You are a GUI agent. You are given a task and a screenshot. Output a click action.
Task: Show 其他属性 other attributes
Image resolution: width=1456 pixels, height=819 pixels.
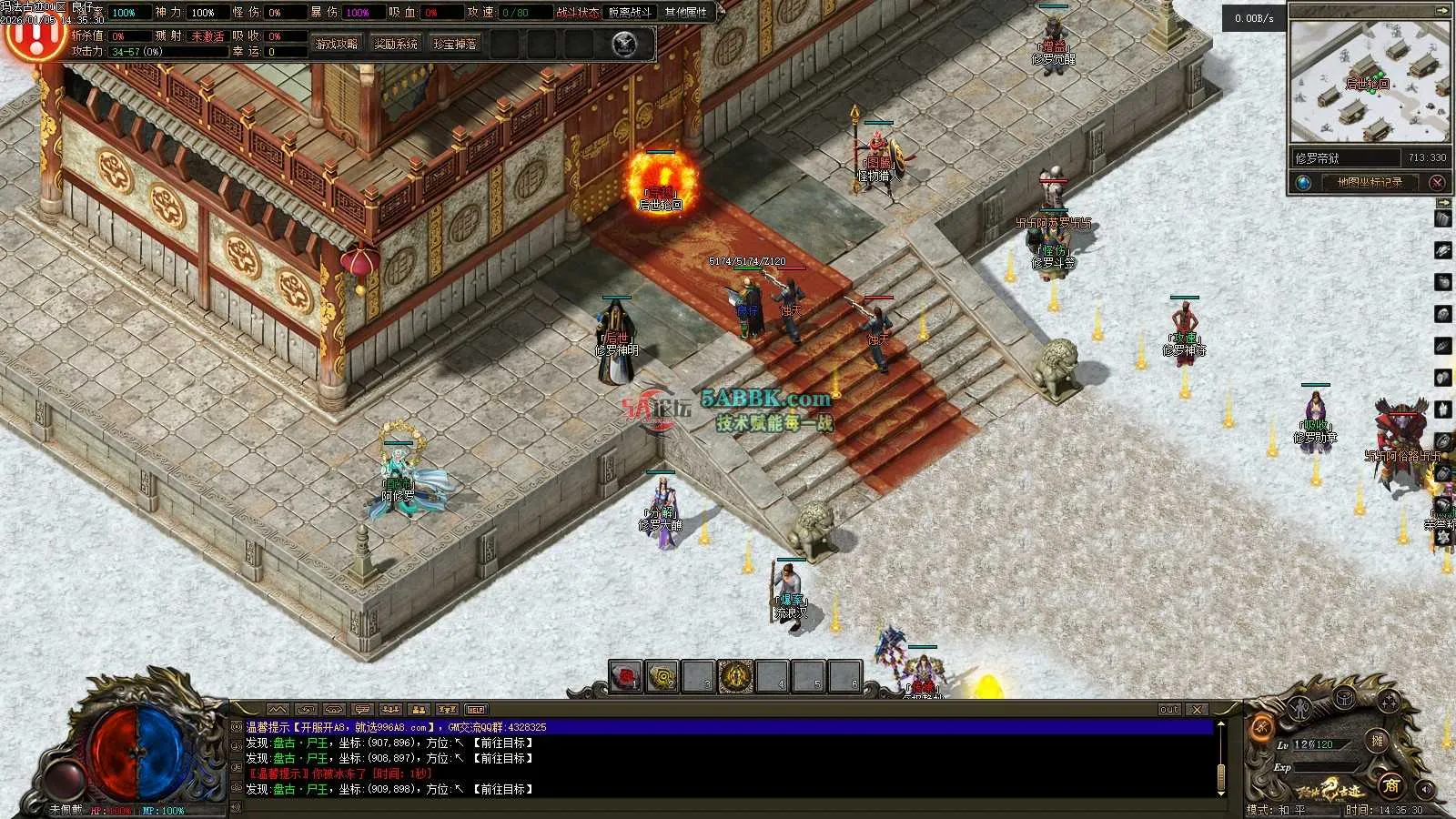tap(685, 13)
